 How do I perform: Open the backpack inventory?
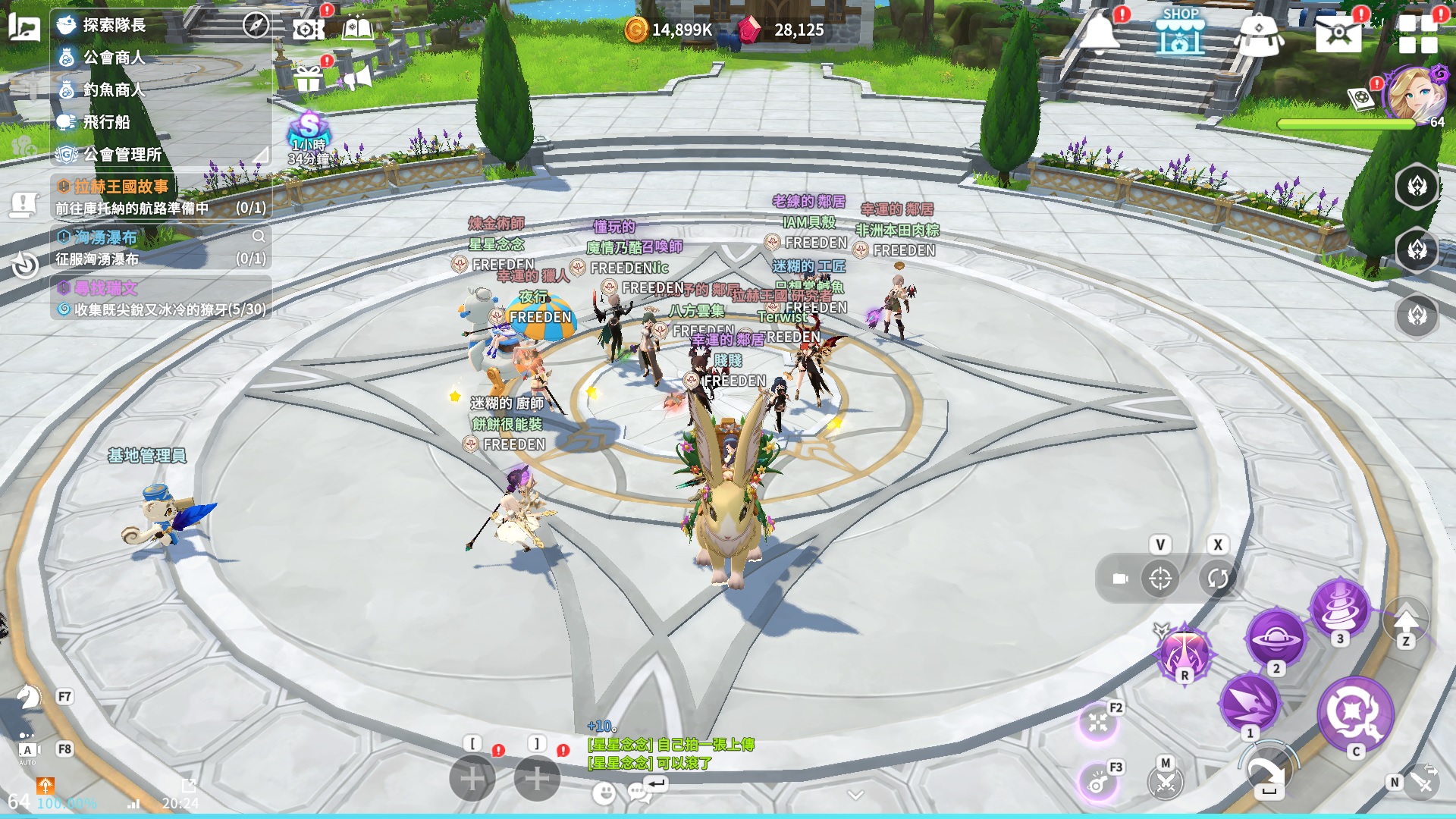1259,34
